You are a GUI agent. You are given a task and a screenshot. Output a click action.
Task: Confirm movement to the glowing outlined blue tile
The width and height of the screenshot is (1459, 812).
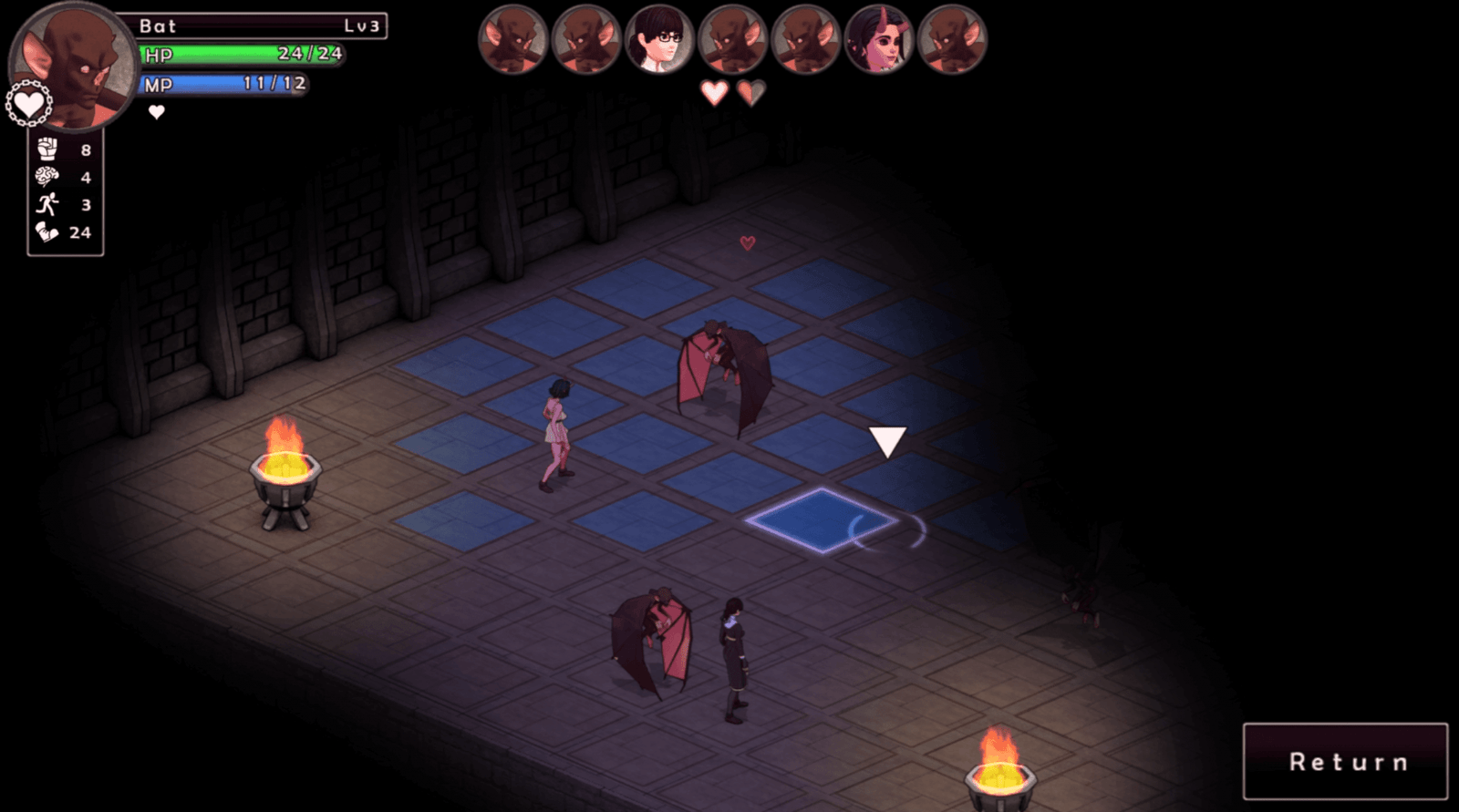coord(822,521)
